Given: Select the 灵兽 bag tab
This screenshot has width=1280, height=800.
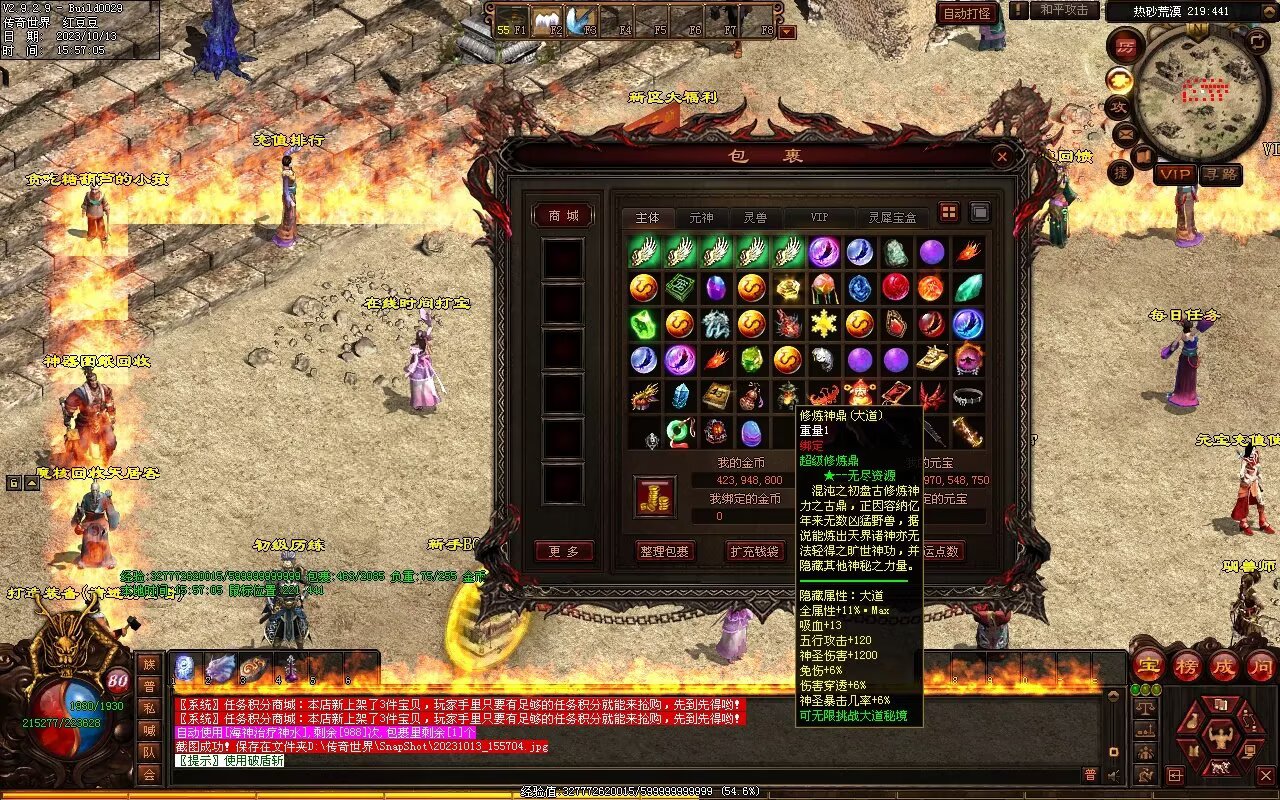Looking at the screenshot, I should (754, 217).
